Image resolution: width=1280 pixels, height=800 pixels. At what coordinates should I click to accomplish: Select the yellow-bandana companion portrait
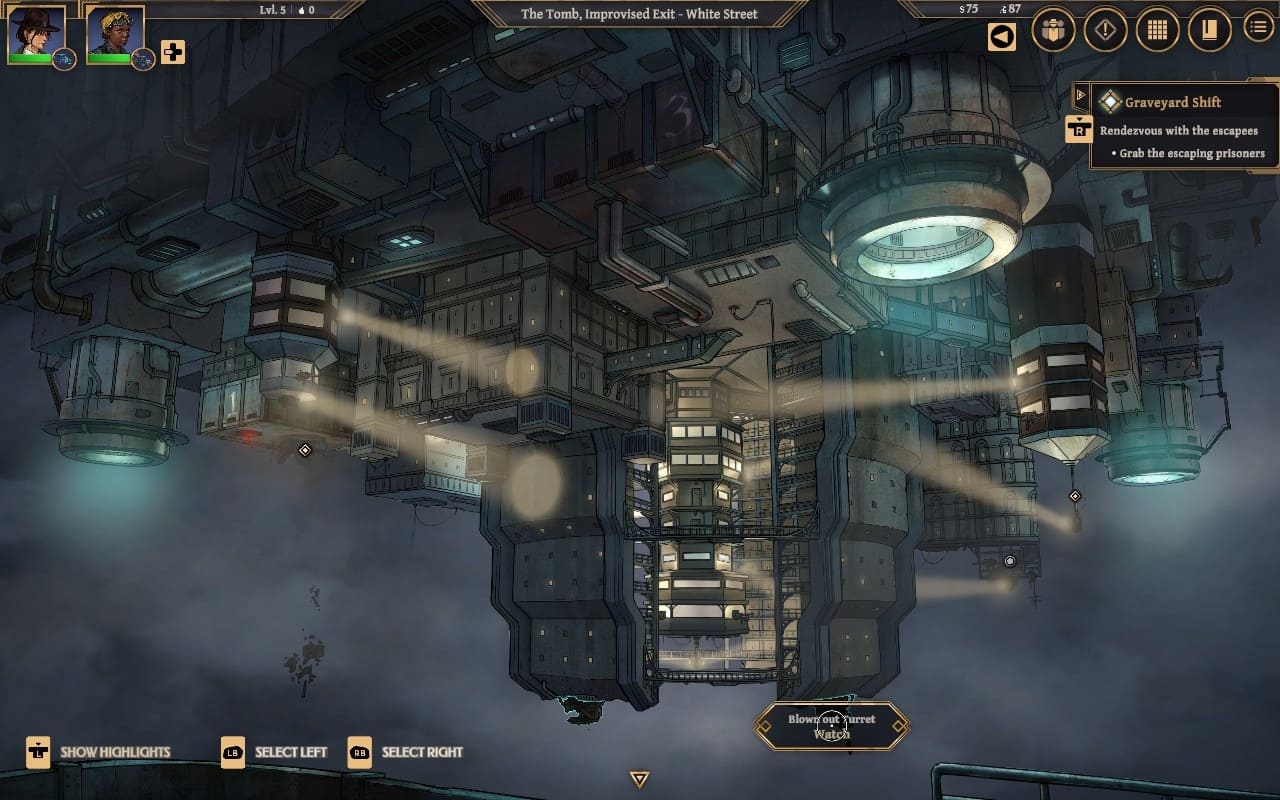click(x=114, y=32)
